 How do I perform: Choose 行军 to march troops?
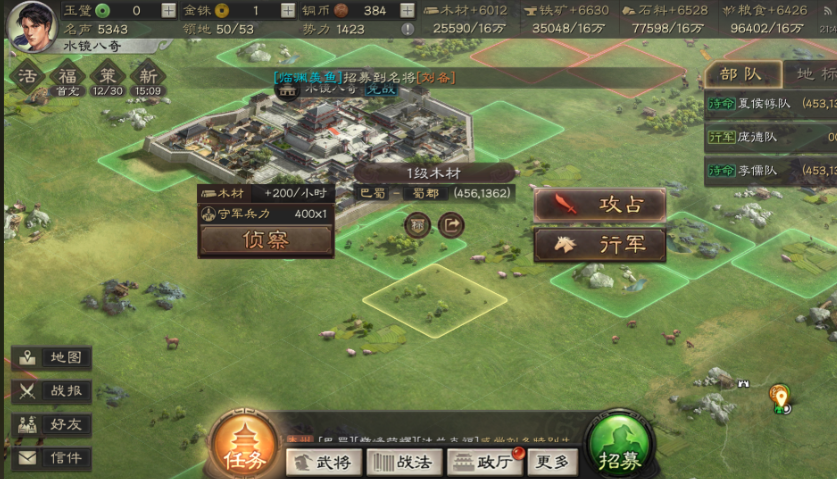coord(599,245)
